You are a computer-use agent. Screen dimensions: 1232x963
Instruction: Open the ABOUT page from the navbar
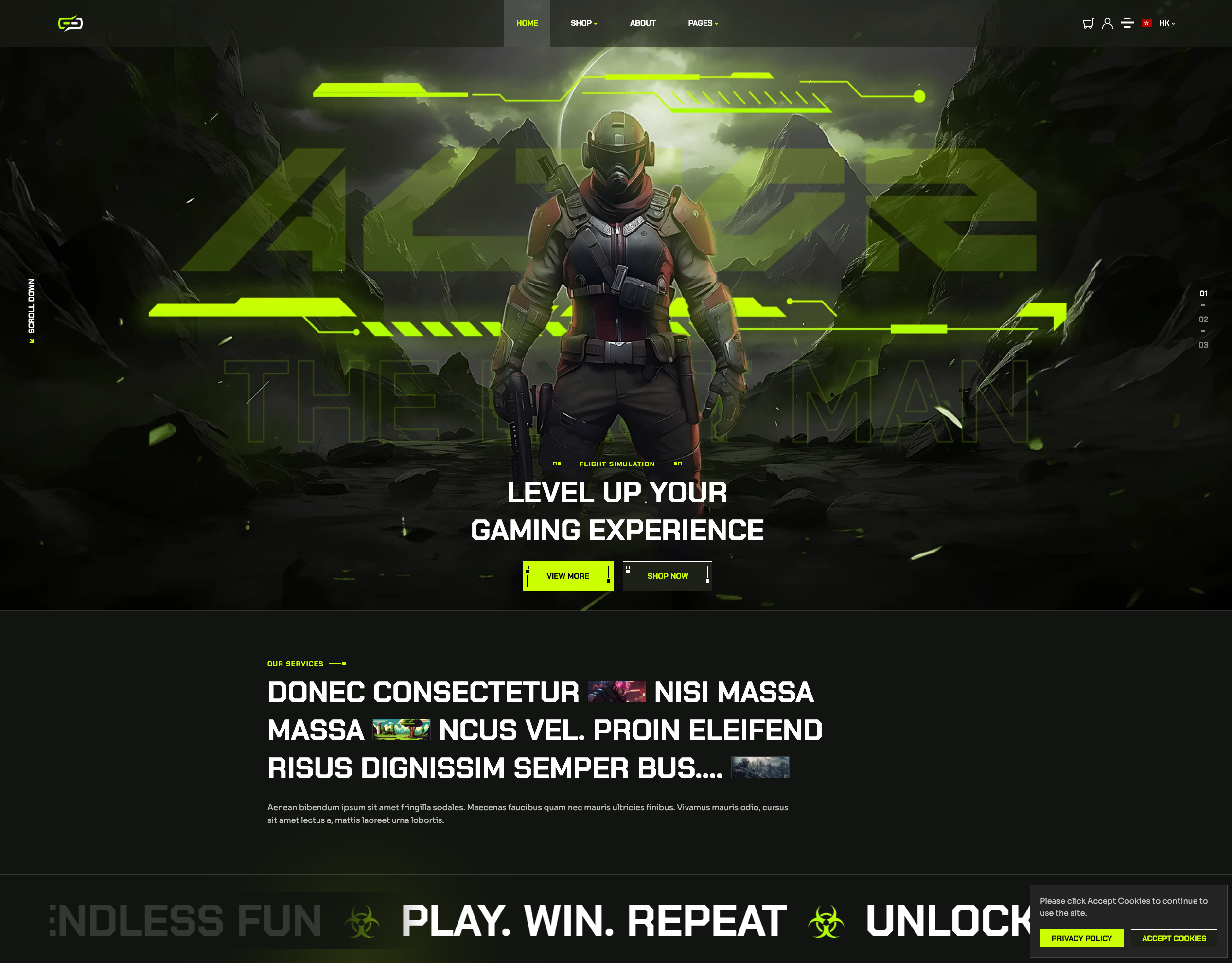(642, 23)
